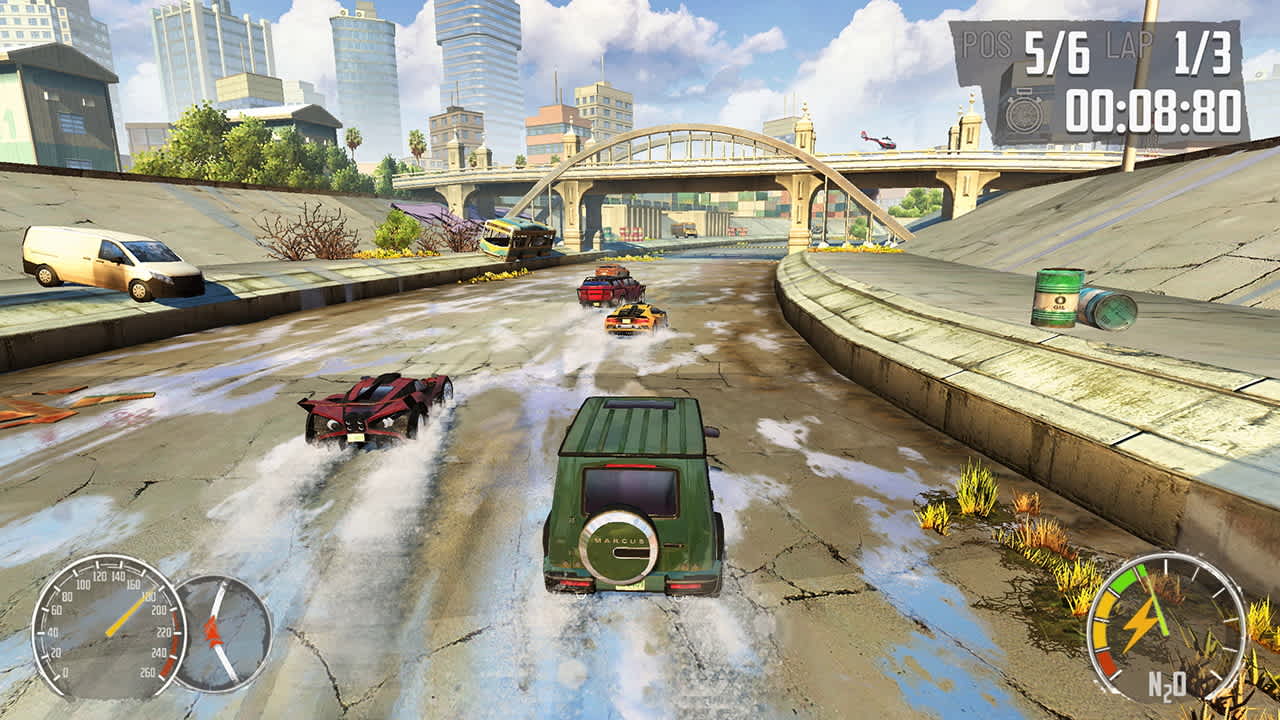Click the lightning bolt inside the nitro gauge
The width and height of the screenshot is (1280, 720).
pos(1145,621)
